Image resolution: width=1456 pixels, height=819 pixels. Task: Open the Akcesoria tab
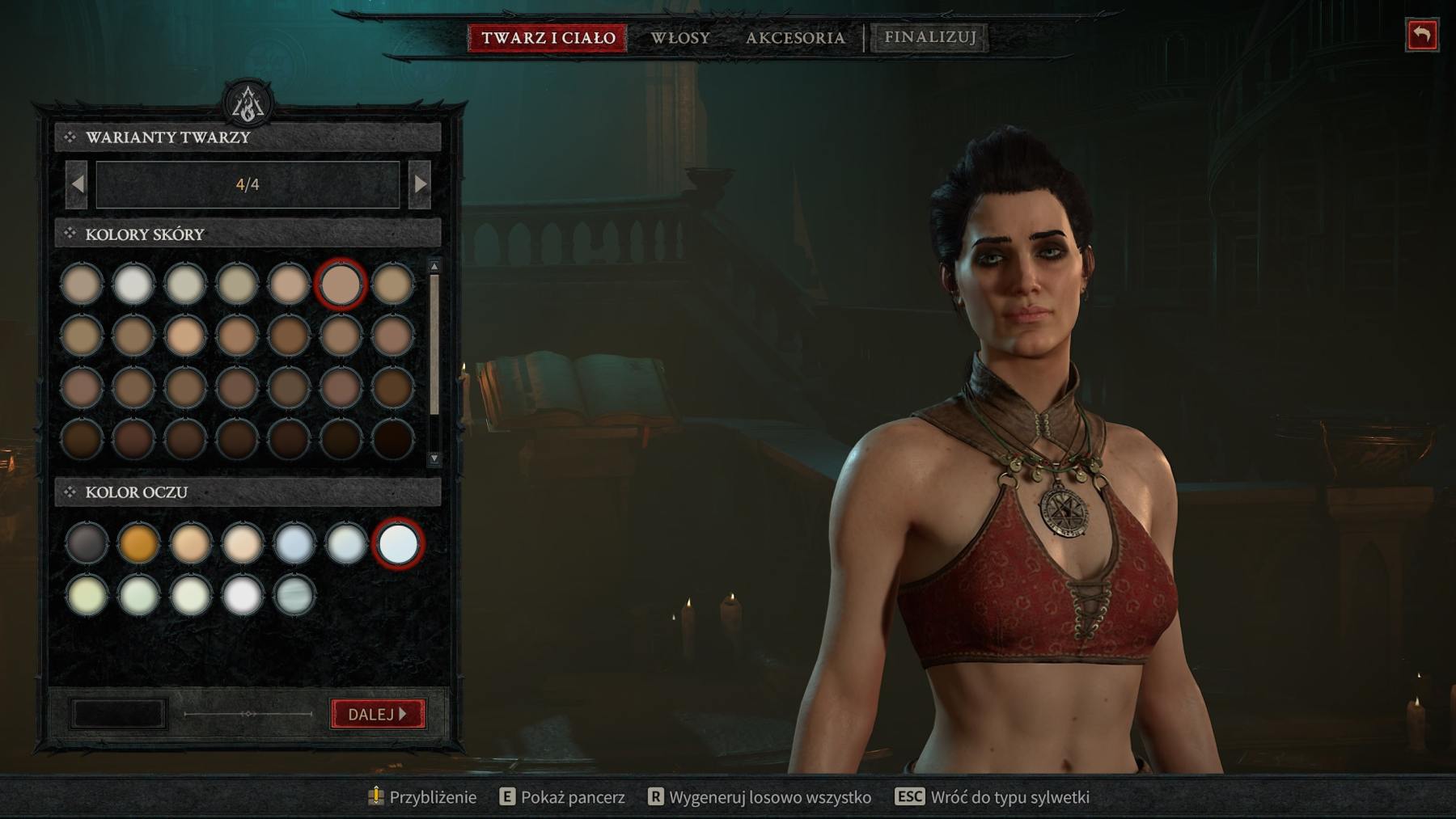pos(795,37)
